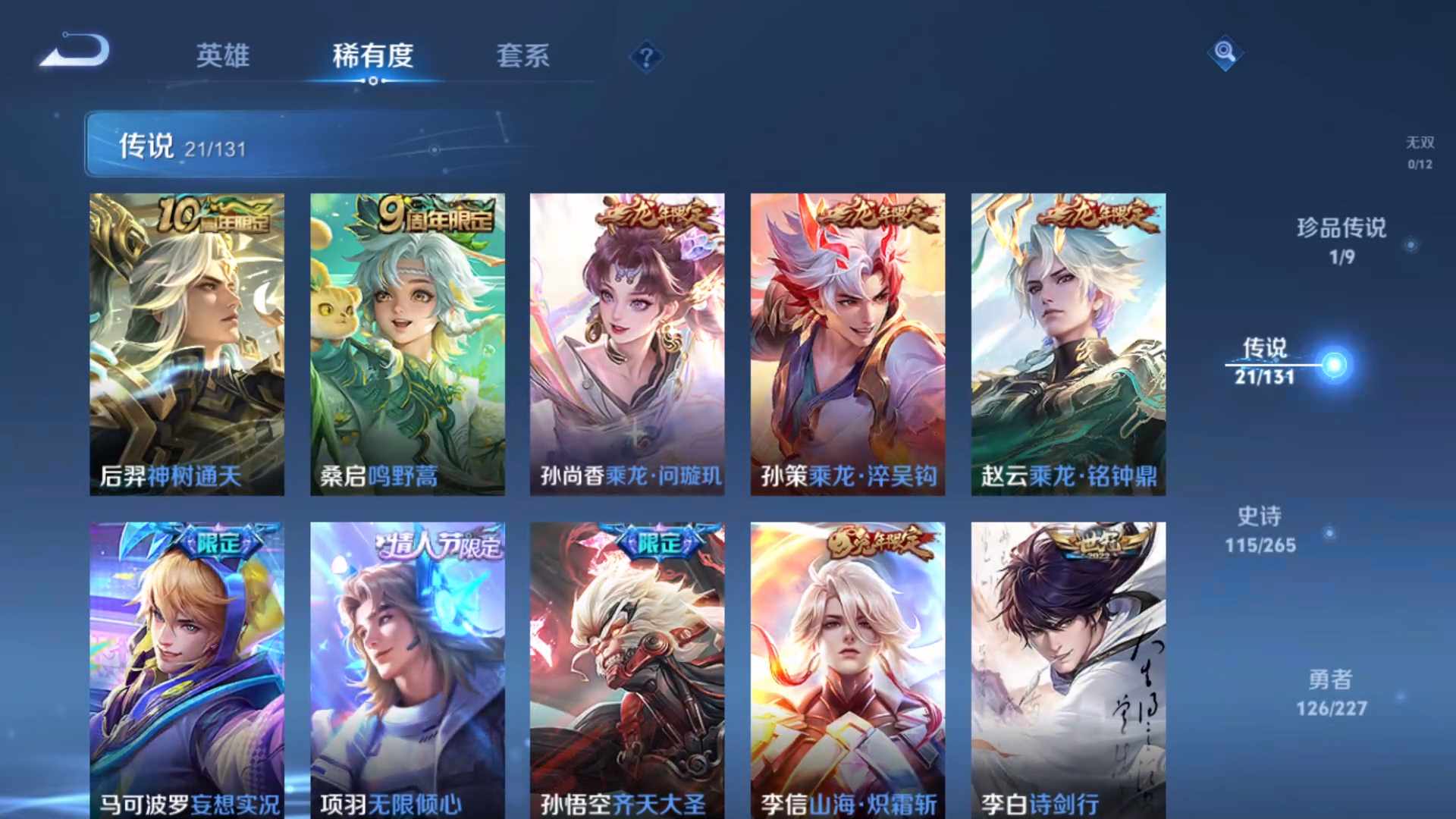Switch to the 英雄 tab
The width and height of the screenshot is (1456, 819).
point(224,57)
